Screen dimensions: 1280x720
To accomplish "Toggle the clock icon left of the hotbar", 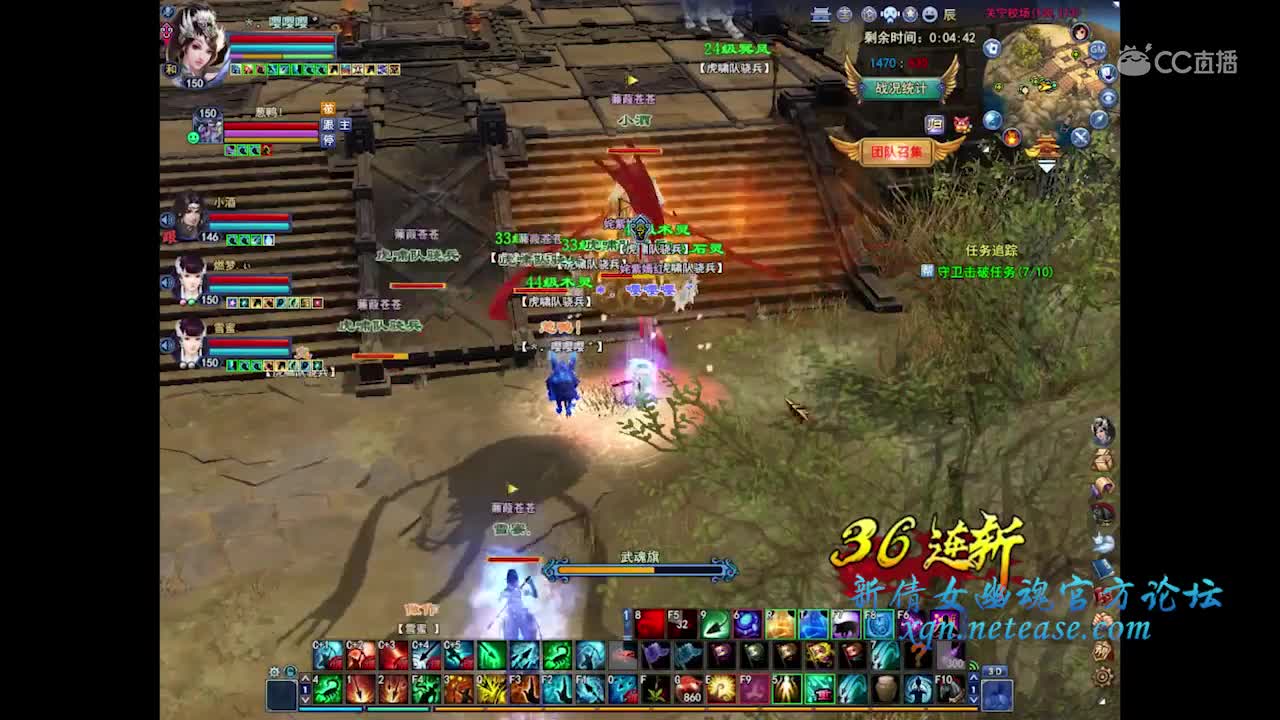I will pyautogui.click(x=289, y=671).
